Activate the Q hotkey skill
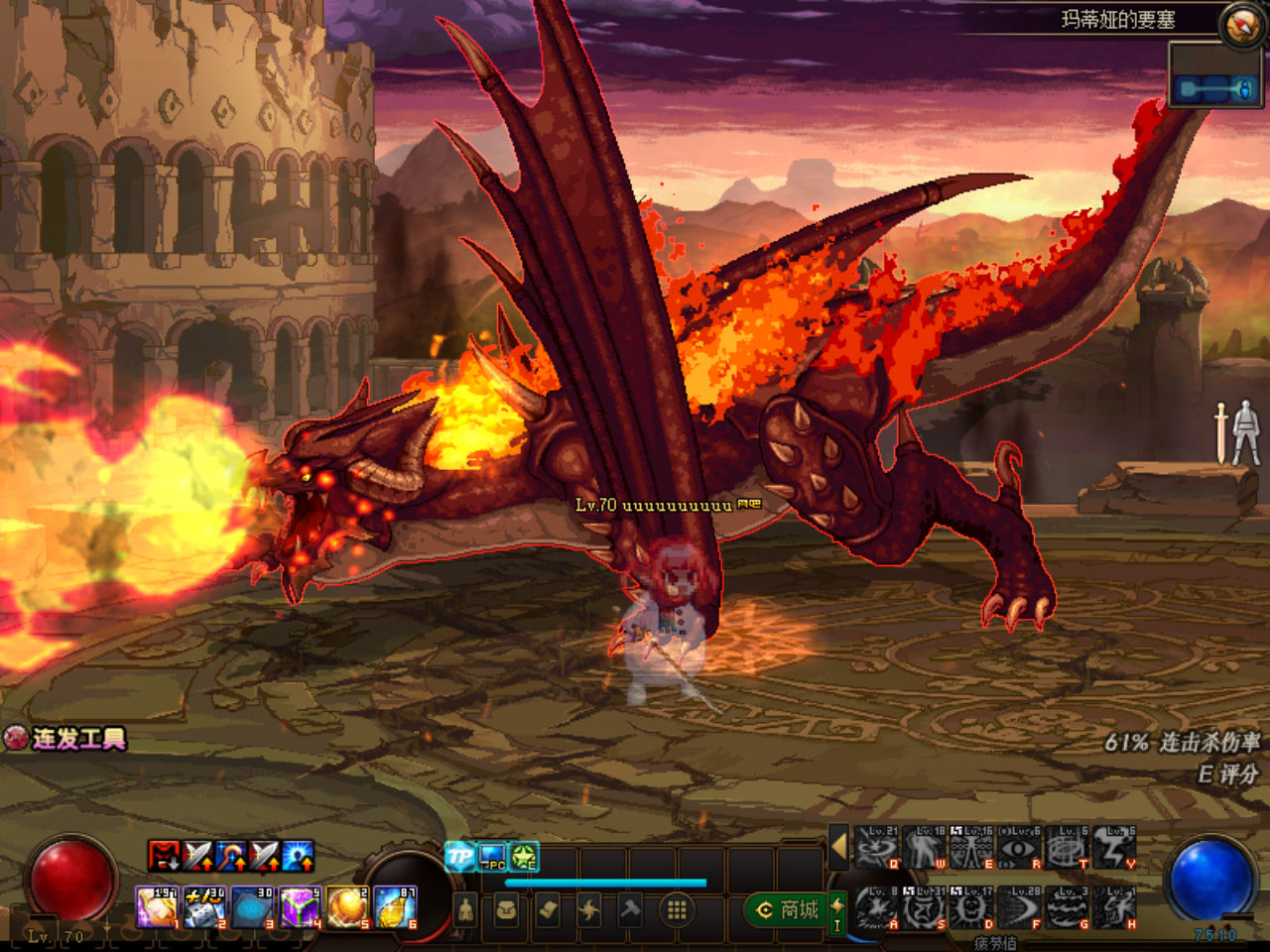Image resolution: width=1270 pixels, height=952 pixels. coord(876,849)
